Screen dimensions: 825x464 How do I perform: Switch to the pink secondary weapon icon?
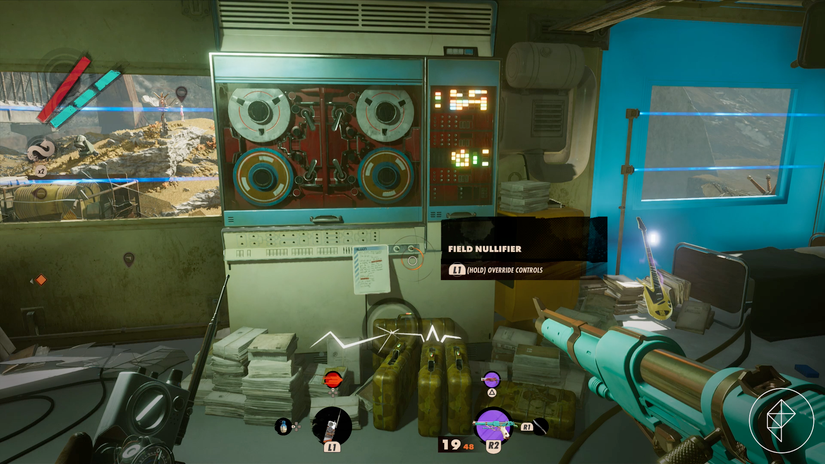[x=491, y=379]
